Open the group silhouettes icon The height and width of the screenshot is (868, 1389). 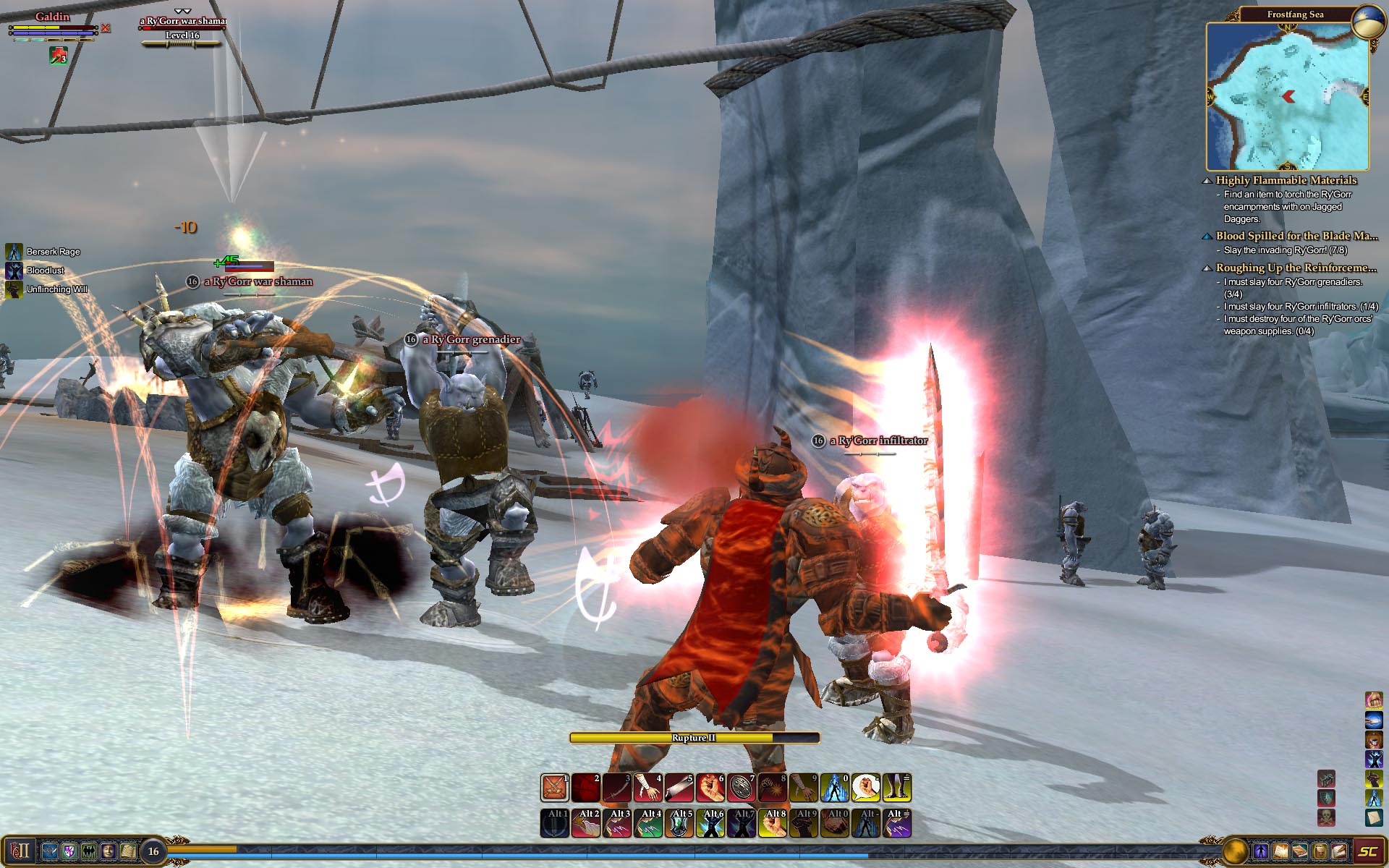pyautogui.click(x=88, y=851)
